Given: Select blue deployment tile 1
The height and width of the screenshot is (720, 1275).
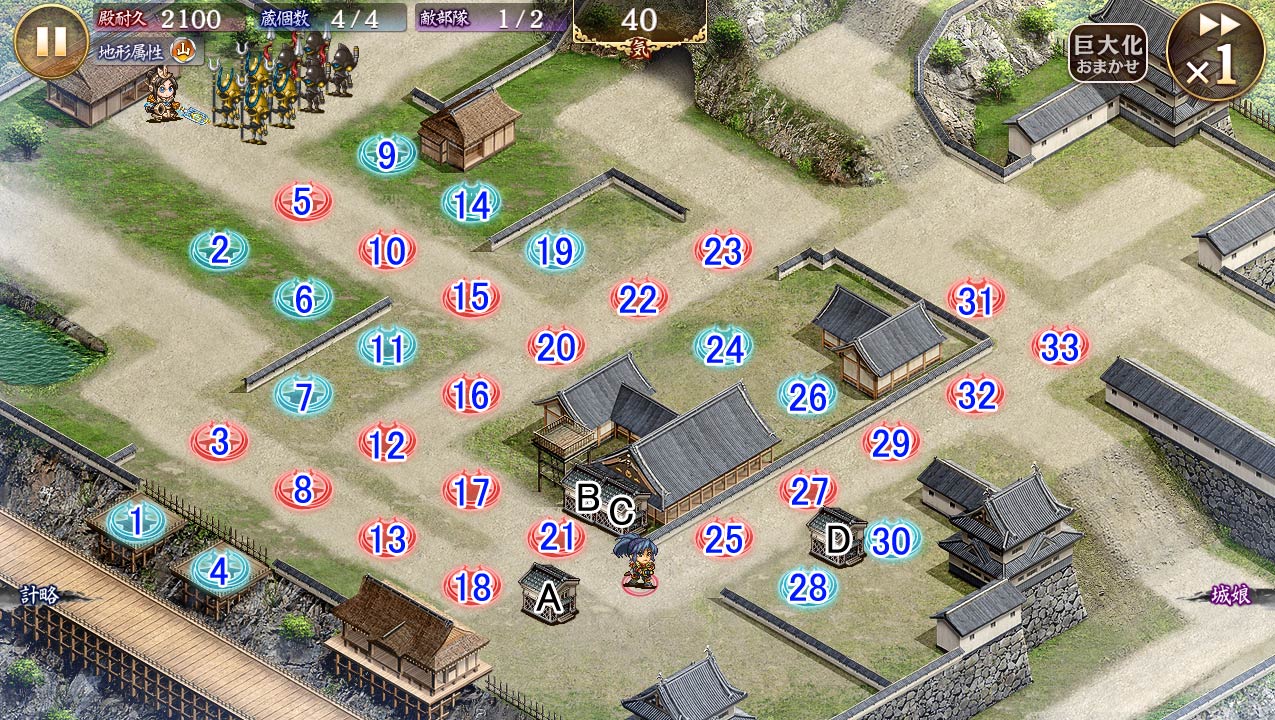Looking at the screenshot, I should (135, 521).
